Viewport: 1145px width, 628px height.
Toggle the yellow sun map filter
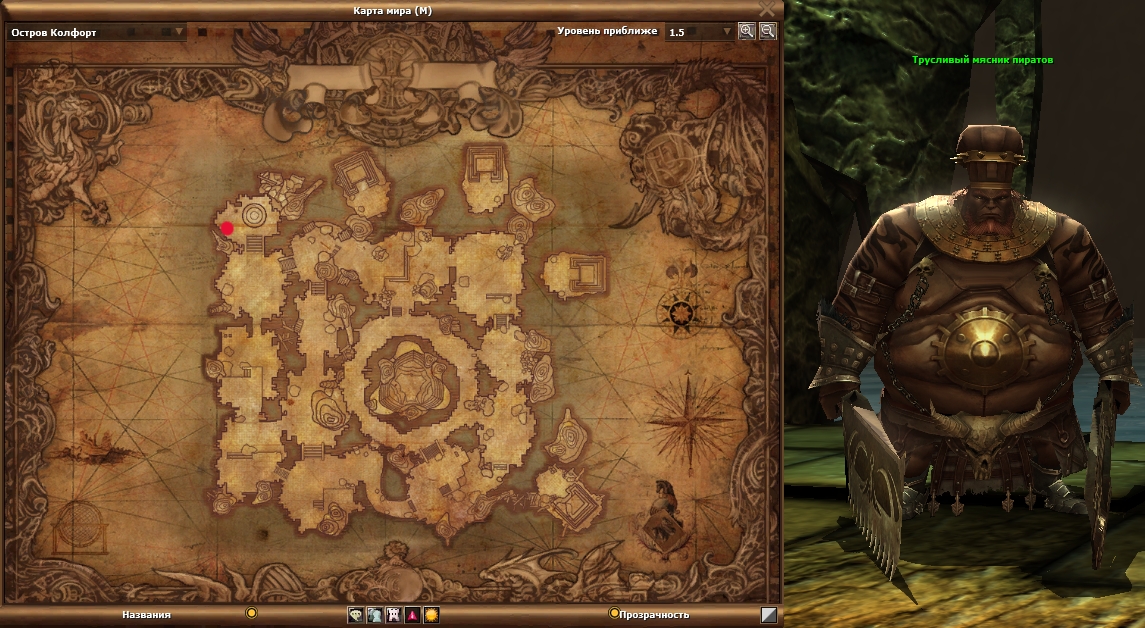tap(431, 615)
